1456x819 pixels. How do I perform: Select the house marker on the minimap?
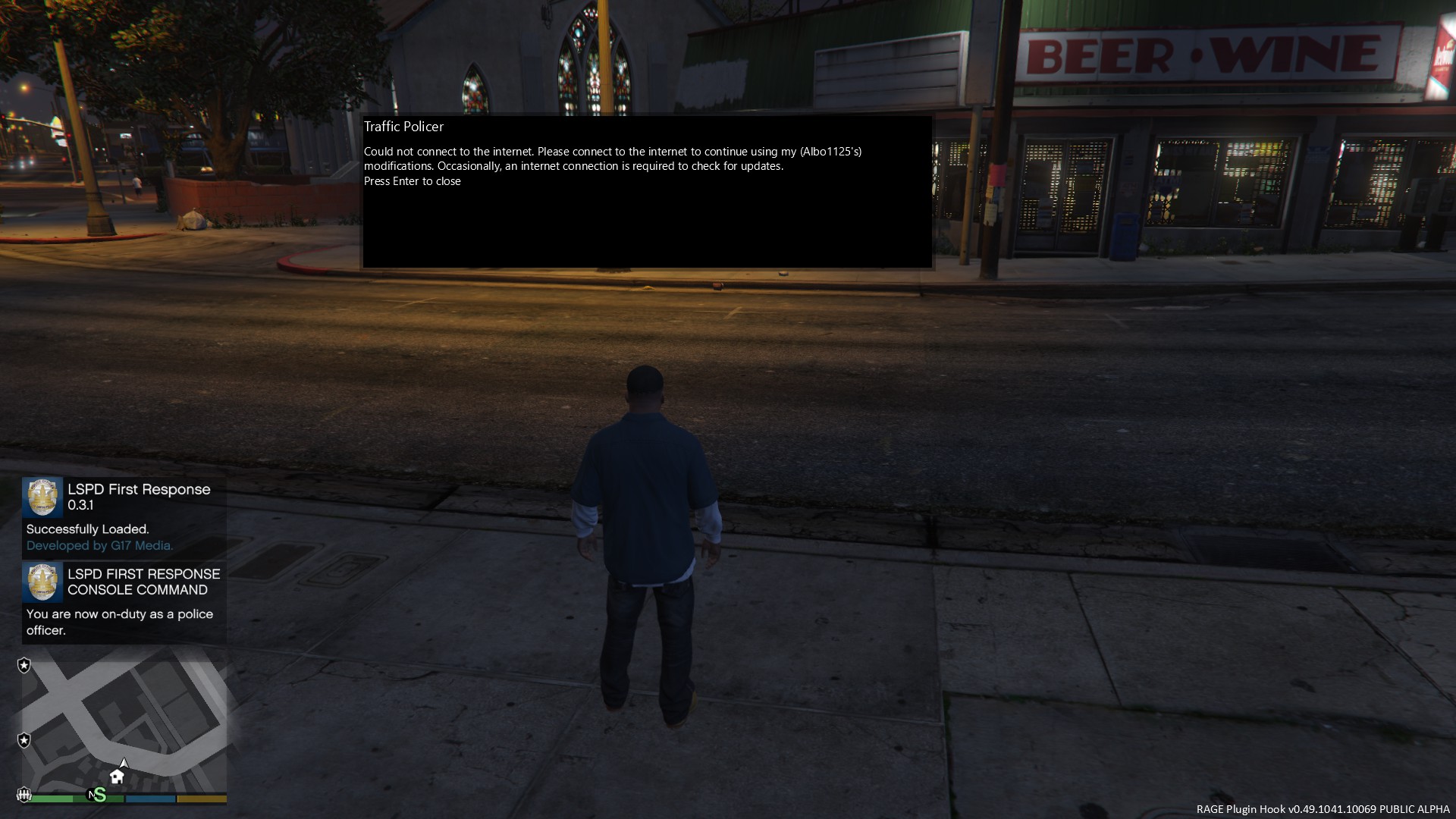click(117, 776)
